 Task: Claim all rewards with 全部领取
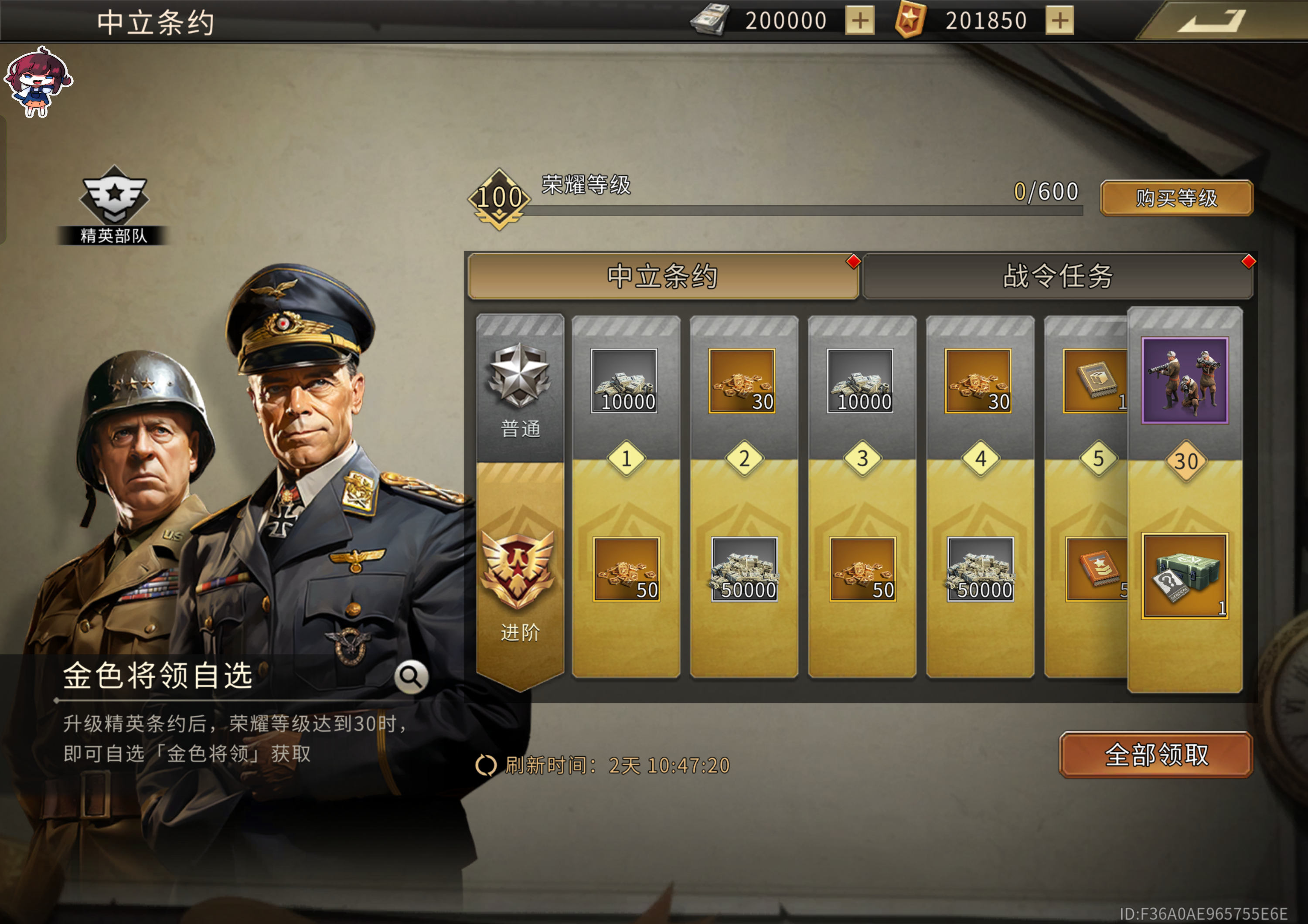(1155, 754)
